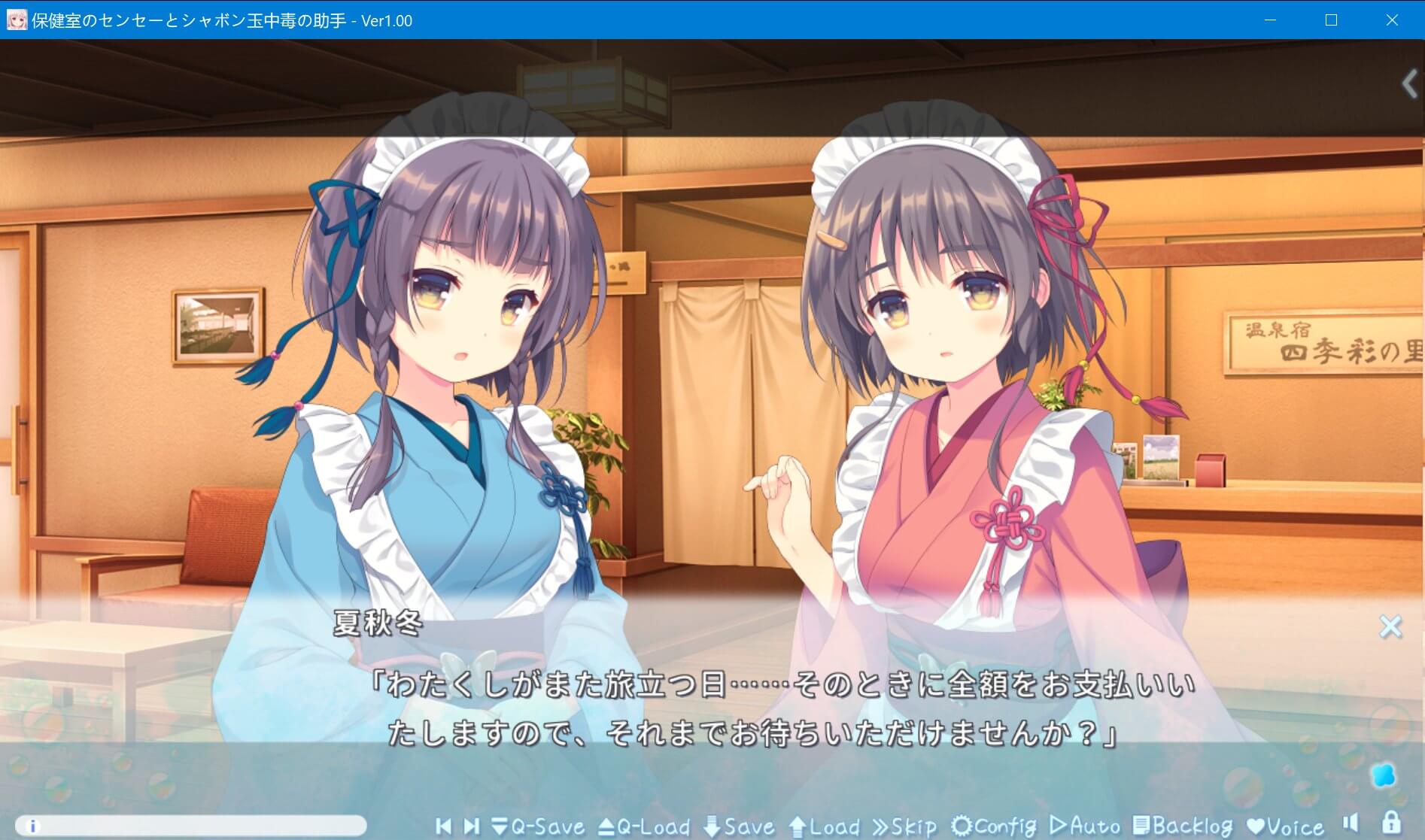Close the game window
Viewport: 1425px width, 840px height.
pyautogui.click(x=1392, y=20)
